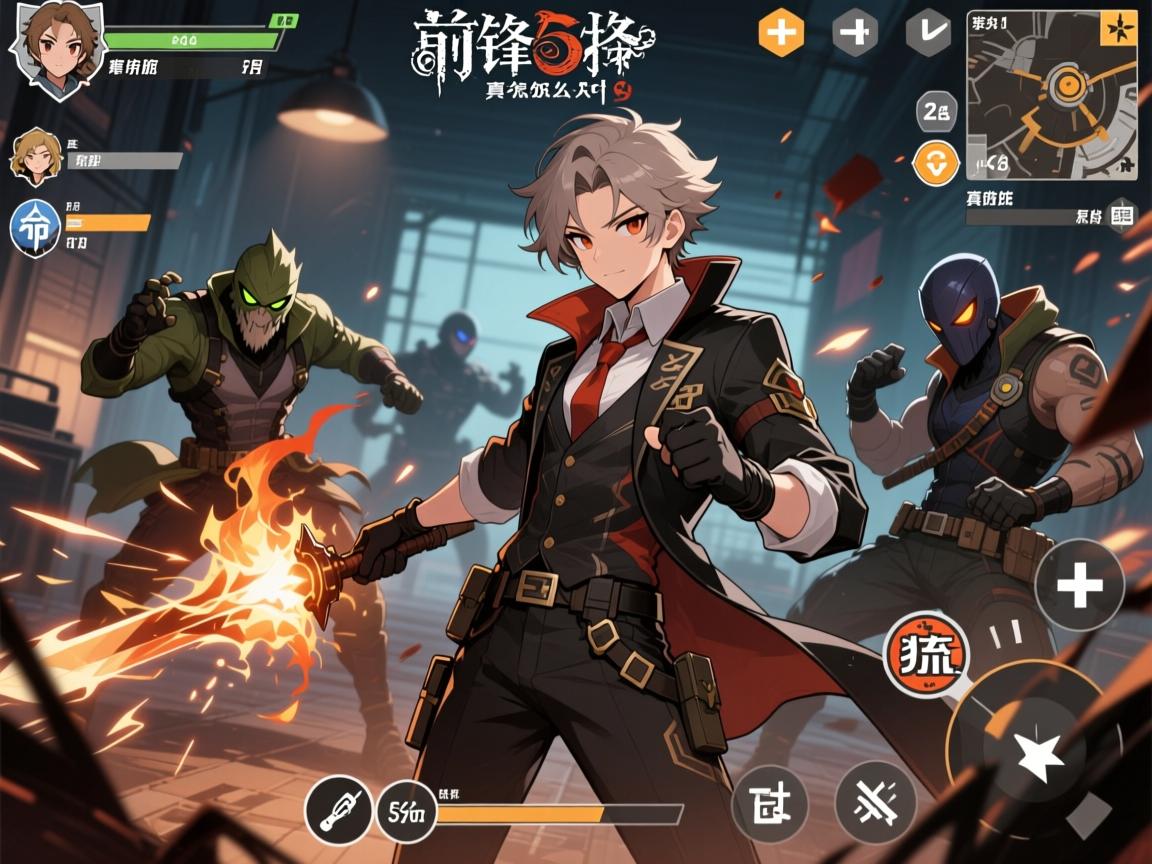This screenshot has width=1152, height=864.
Task: Select the gray hexagon checkmark button
Action: click(x=928, y=33)
